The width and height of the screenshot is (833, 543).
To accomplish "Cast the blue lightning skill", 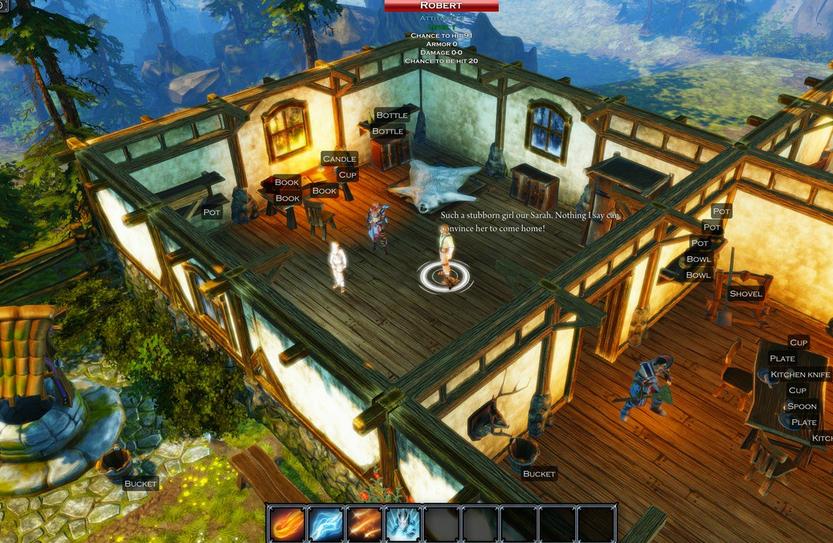I will (325, 524).
